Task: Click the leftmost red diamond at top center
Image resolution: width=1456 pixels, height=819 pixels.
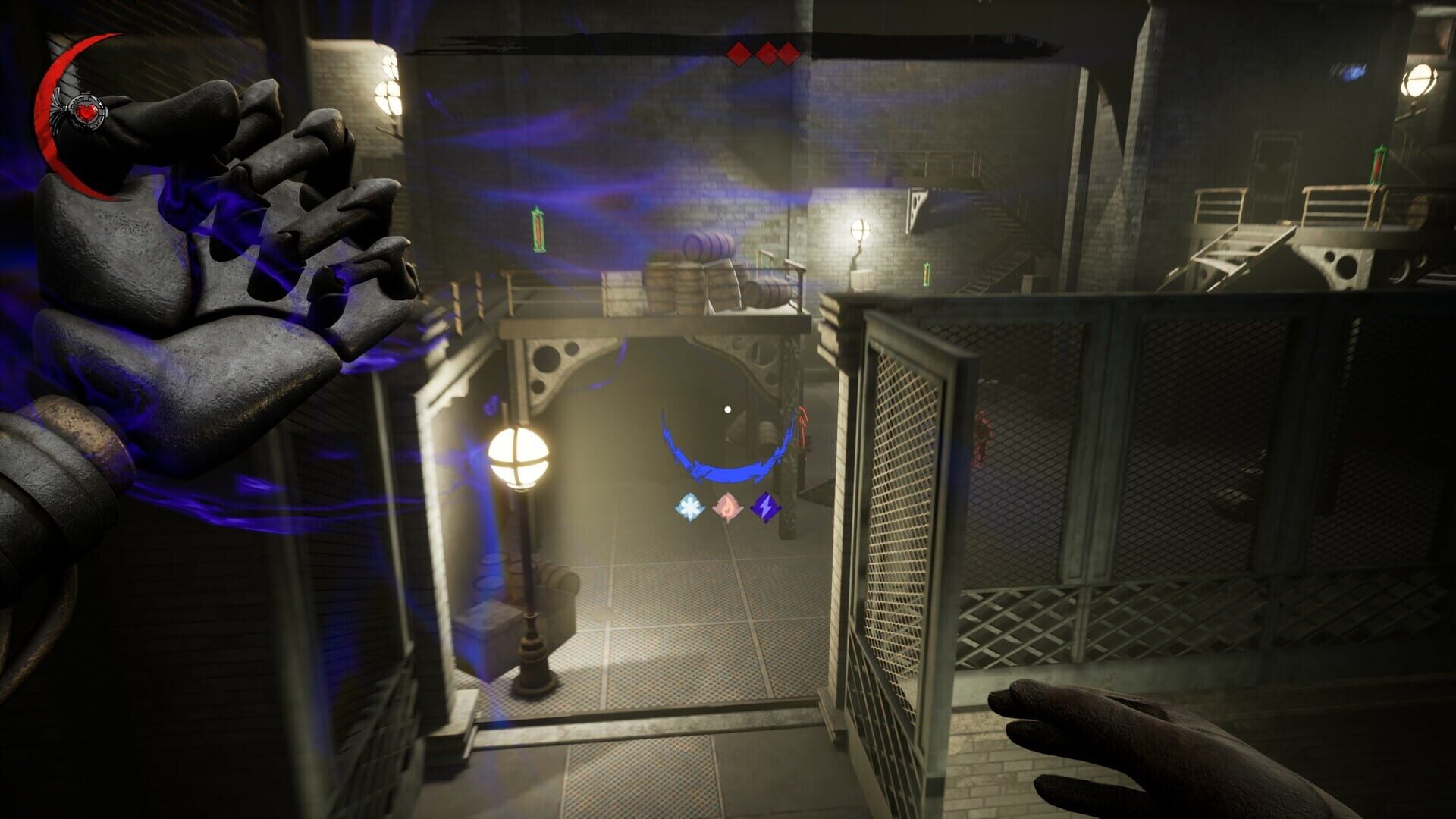Action: 738,52
